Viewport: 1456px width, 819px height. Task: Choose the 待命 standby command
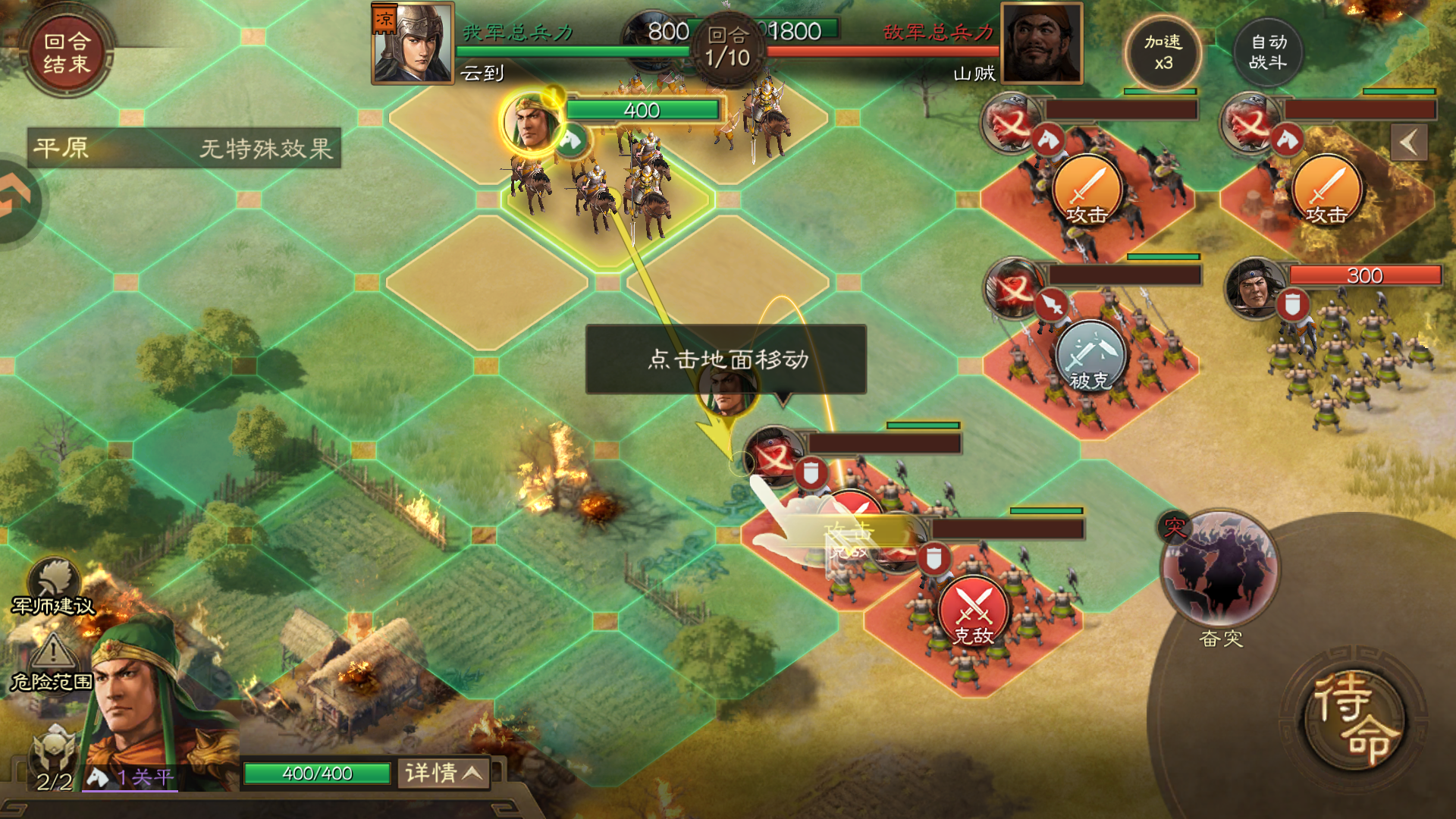1354,717
